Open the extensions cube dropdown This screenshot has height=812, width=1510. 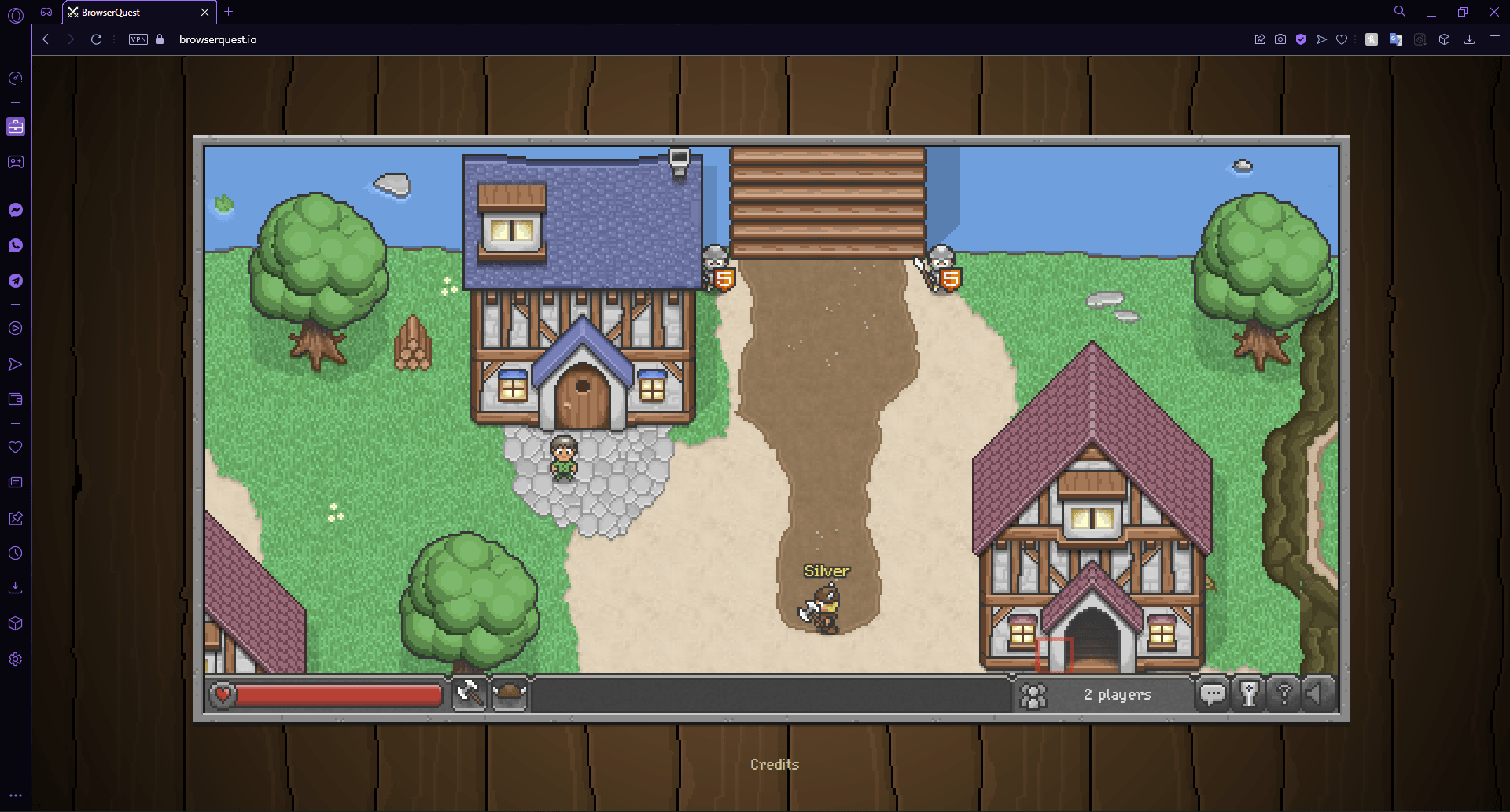[x=1445, y=39]
